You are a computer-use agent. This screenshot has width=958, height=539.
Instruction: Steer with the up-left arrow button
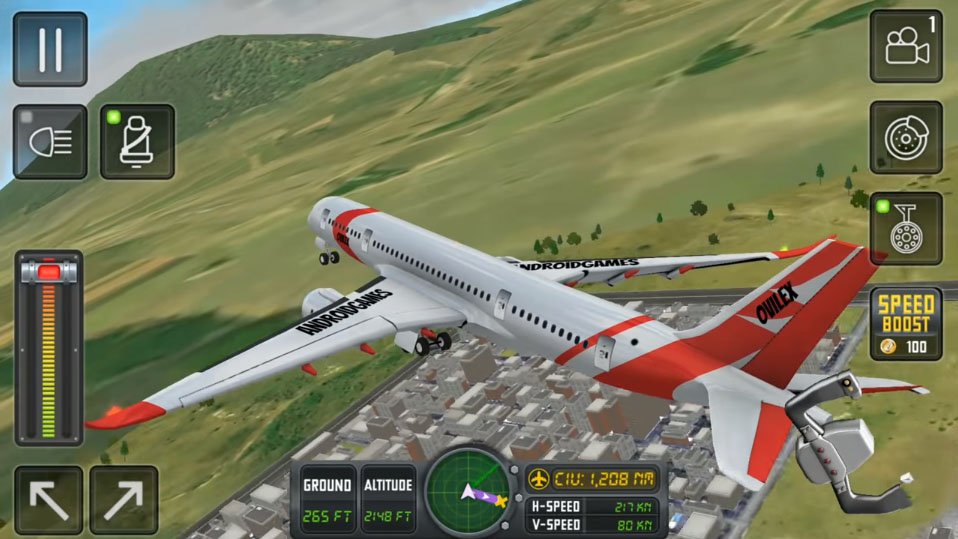point(48,499)
